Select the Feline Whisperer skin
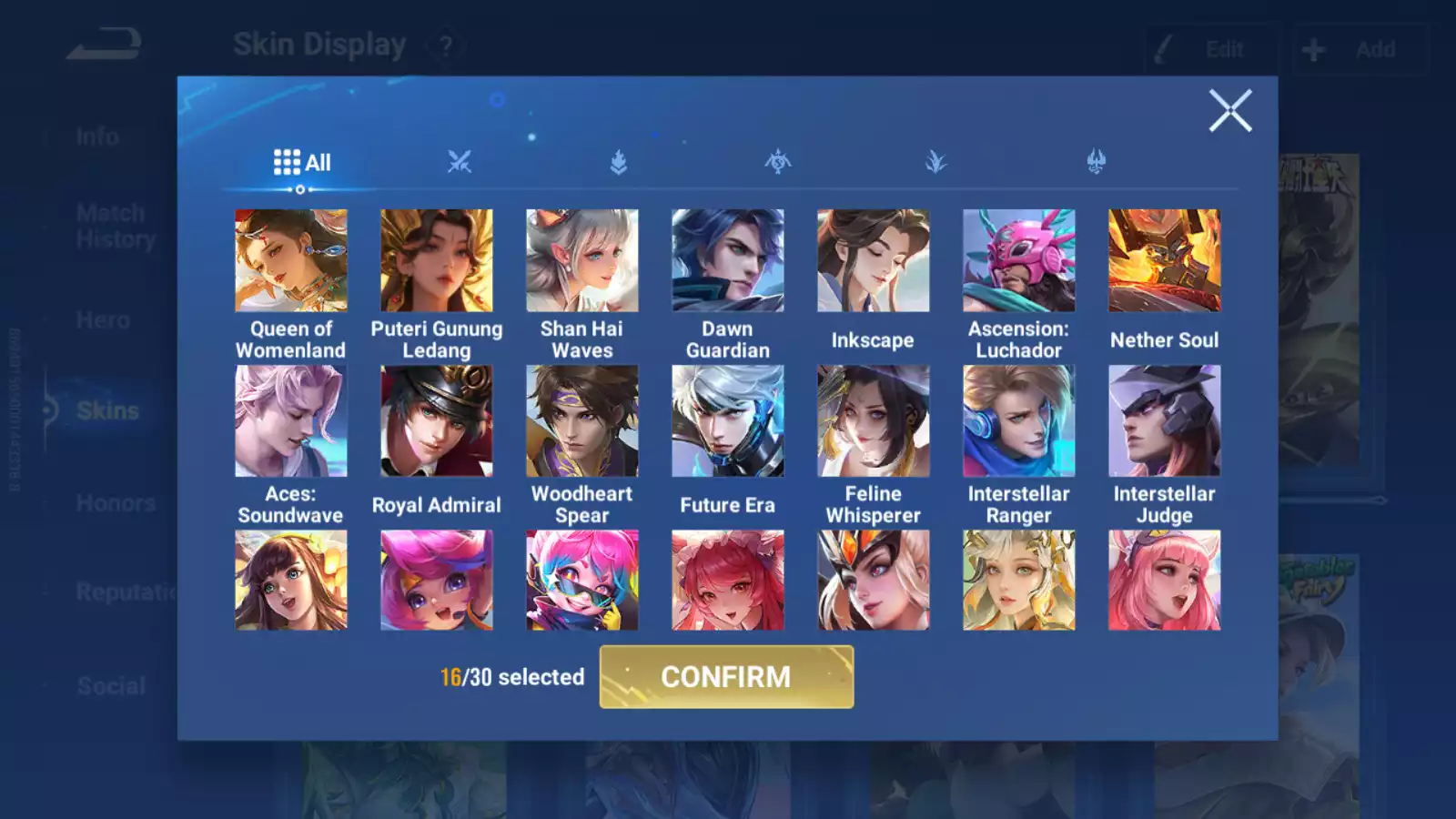Viewport: 1456px width, 819px height. (874, 421)
